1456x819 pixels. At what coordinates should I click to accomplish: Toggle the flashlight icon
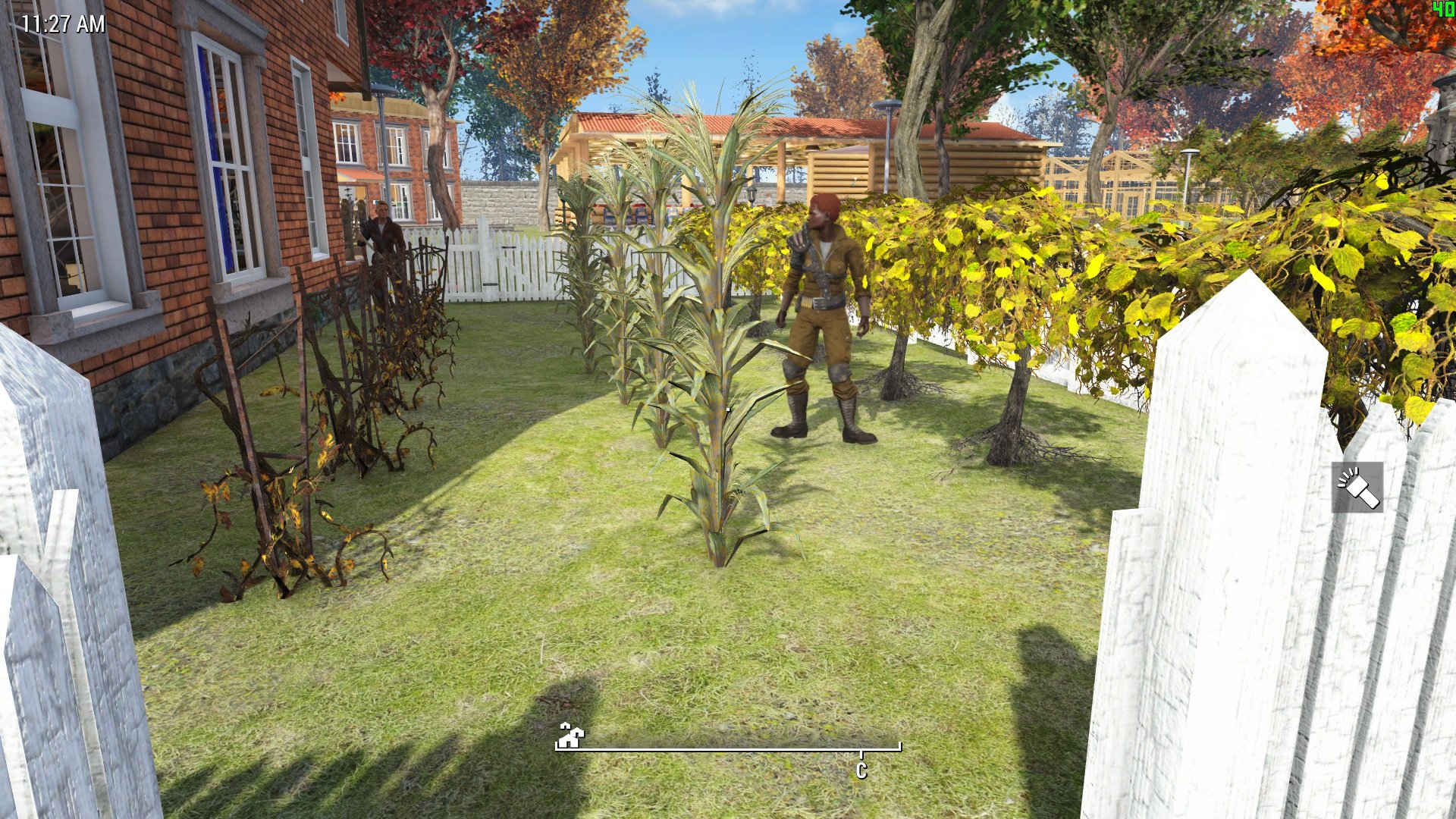pyautogui.click(x=1357, y=488)
